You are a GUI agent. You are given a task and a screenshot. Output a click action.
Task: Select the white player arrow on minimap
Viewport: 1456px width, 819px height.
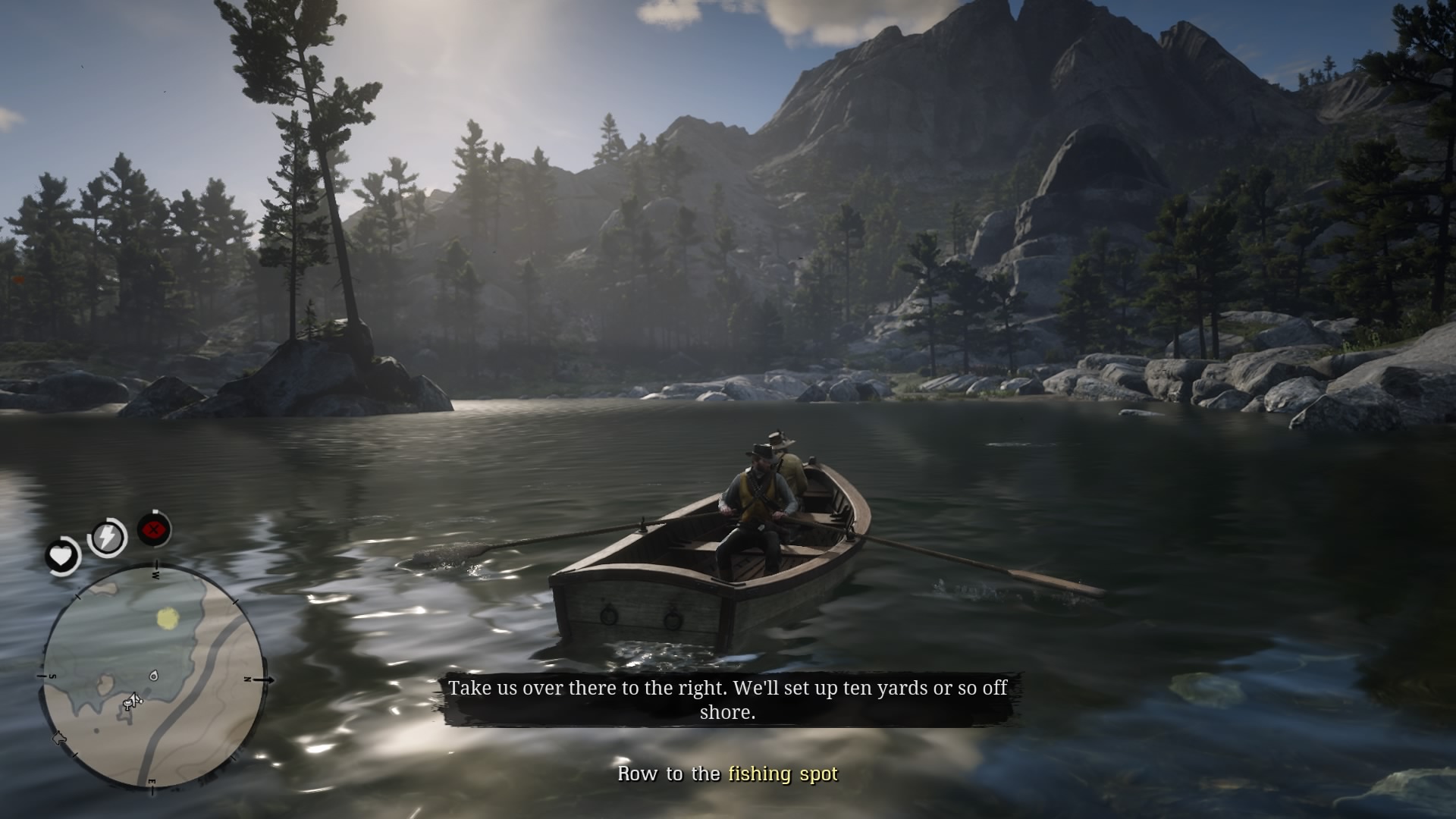tap(133, 700)
